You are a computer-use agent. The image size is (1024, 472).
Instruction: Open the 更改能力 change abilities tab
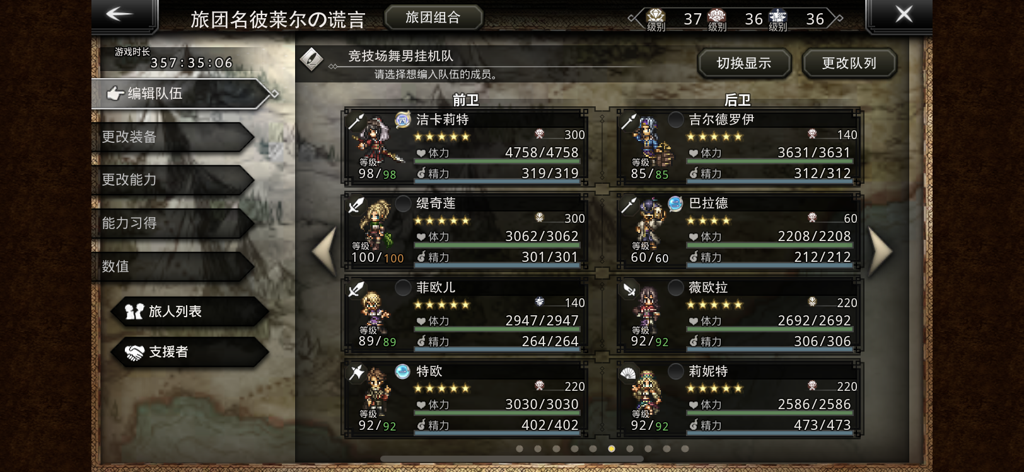click(x=170, y=180)
